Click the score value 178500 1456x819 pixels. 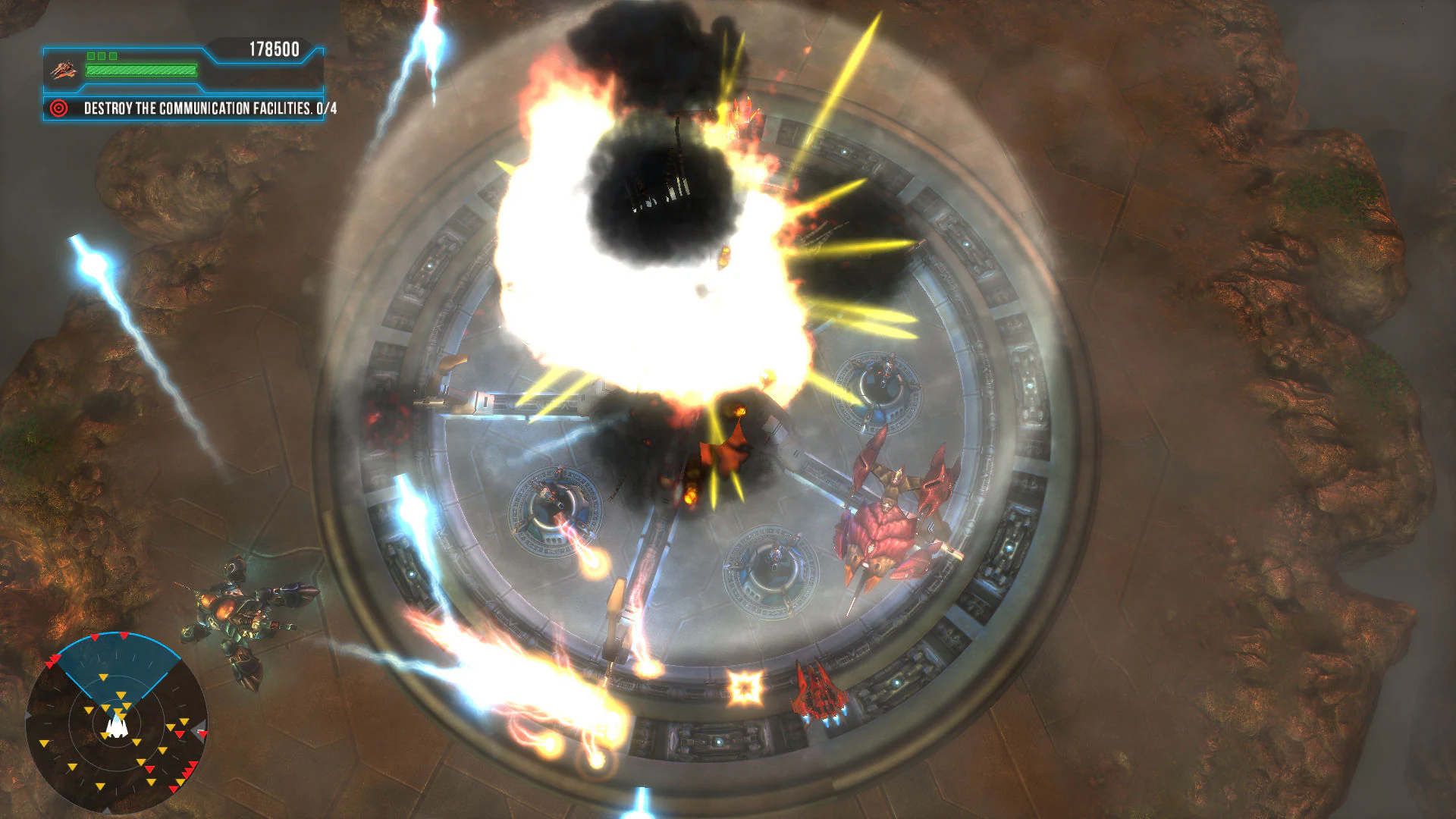273,47
